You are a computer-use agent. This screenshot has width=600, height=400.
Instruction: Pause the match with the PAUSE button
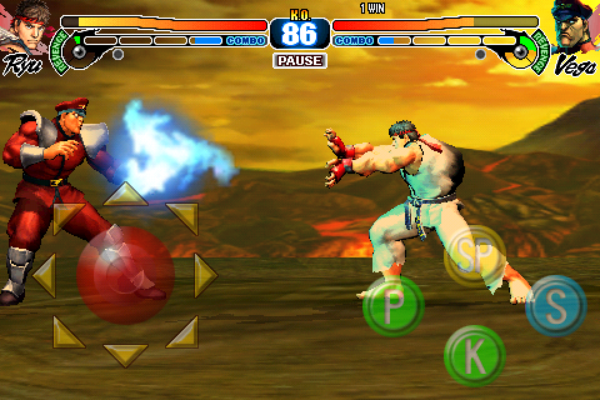pyautogui.click(x=299, y=61)
